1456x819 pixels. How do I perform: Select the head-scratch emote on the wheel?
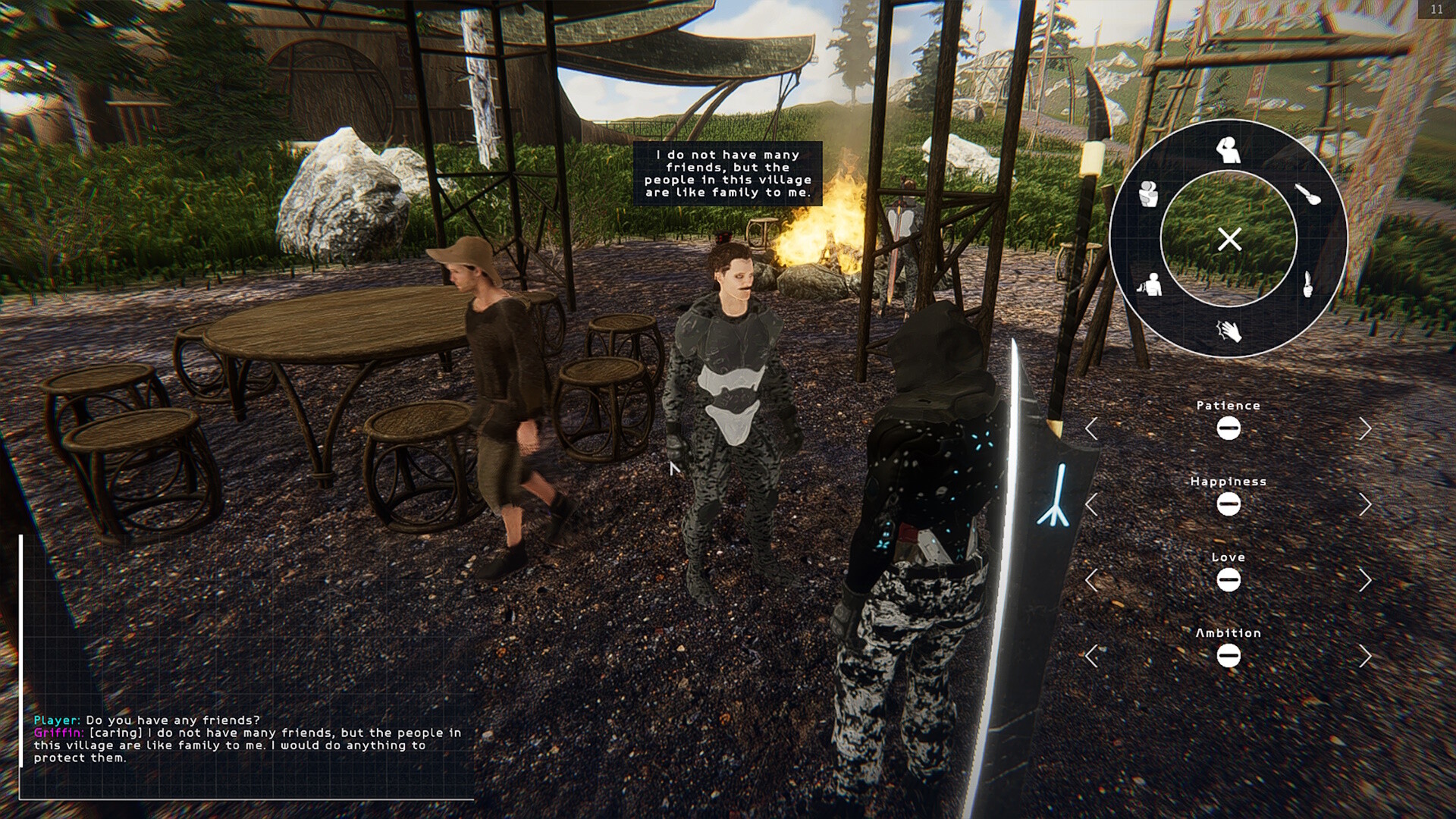tap(1228, 151)
